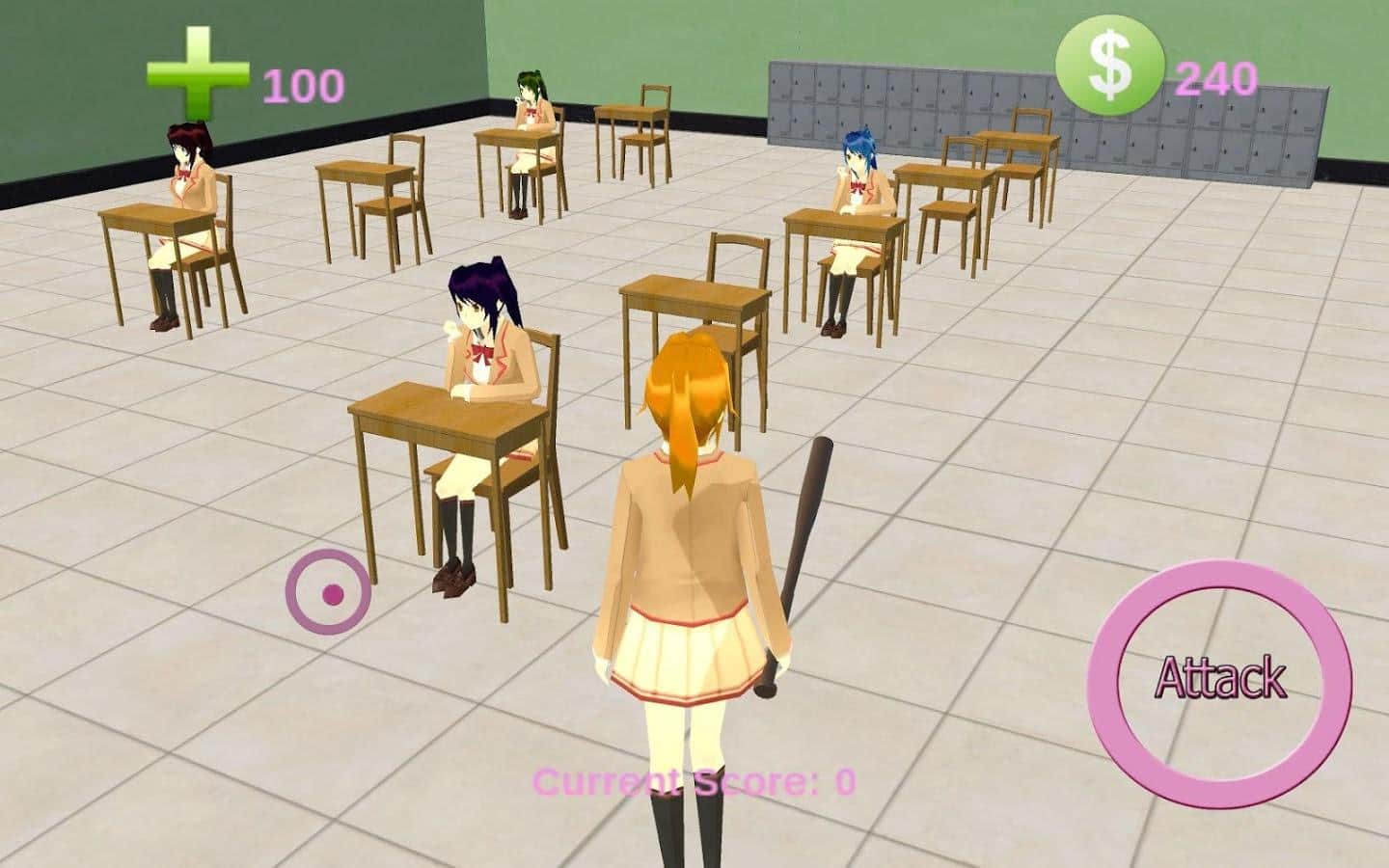Tap the pink Attack button
The height and width of the screenshot is (868, 1389).
point(1219,676)
